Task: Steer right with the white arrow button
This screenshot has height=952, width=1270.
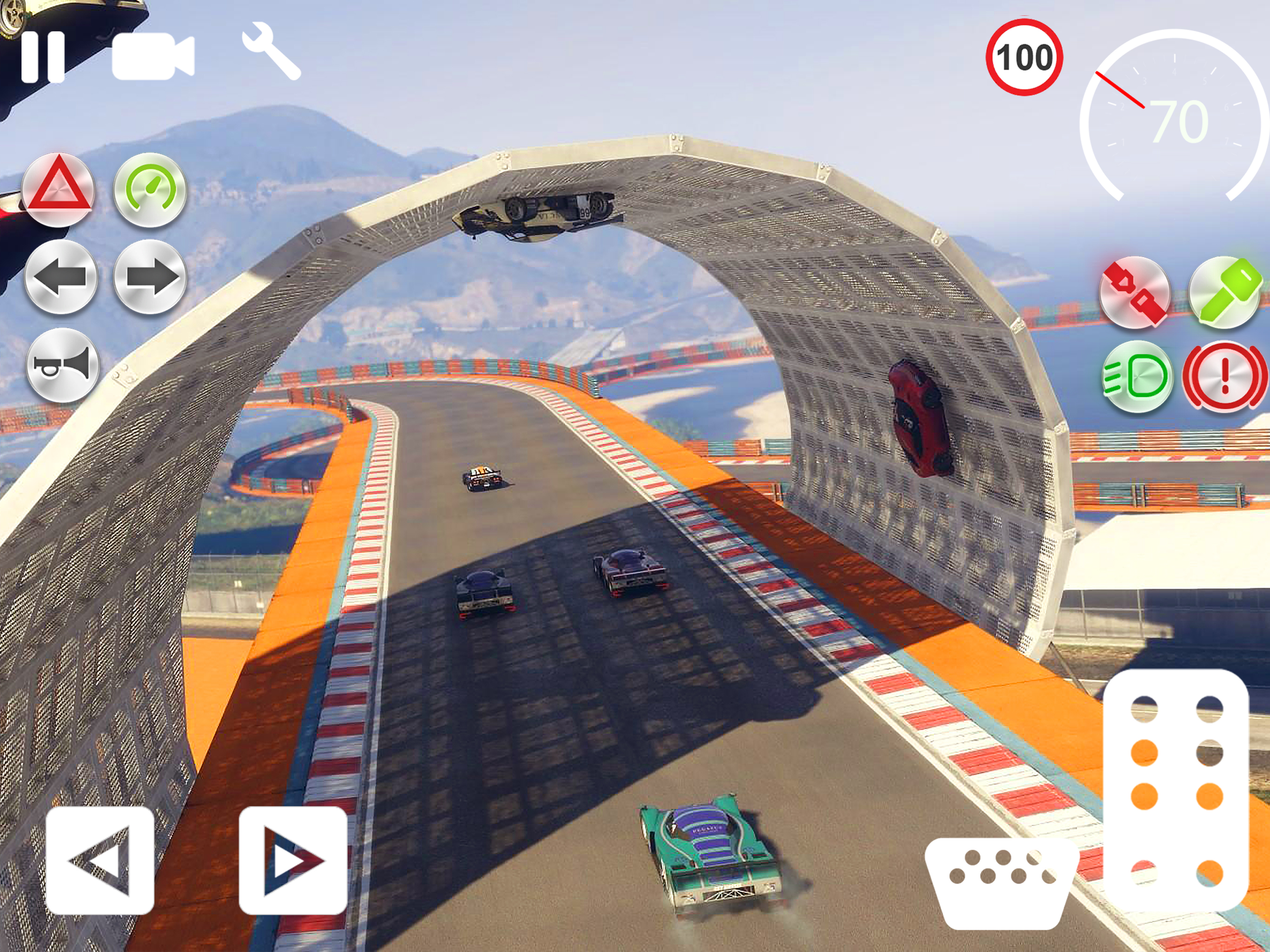Action: tap(293, 860)
